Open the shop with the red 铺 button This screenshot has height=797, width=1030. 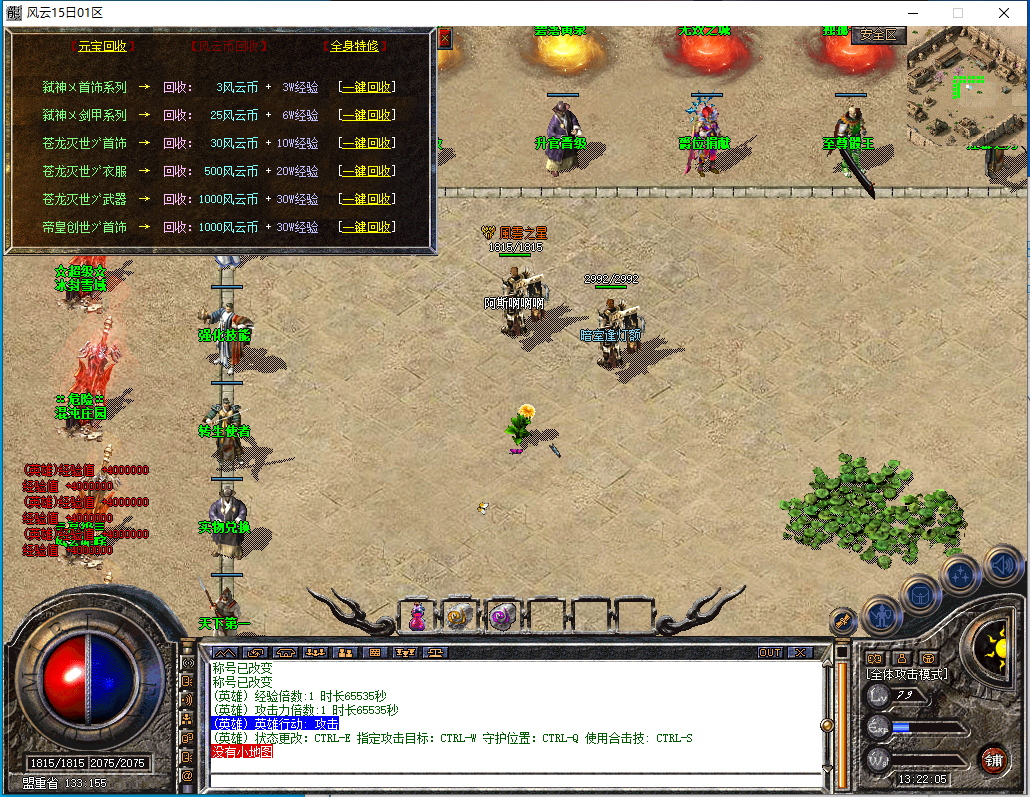[x=993, y=759]
